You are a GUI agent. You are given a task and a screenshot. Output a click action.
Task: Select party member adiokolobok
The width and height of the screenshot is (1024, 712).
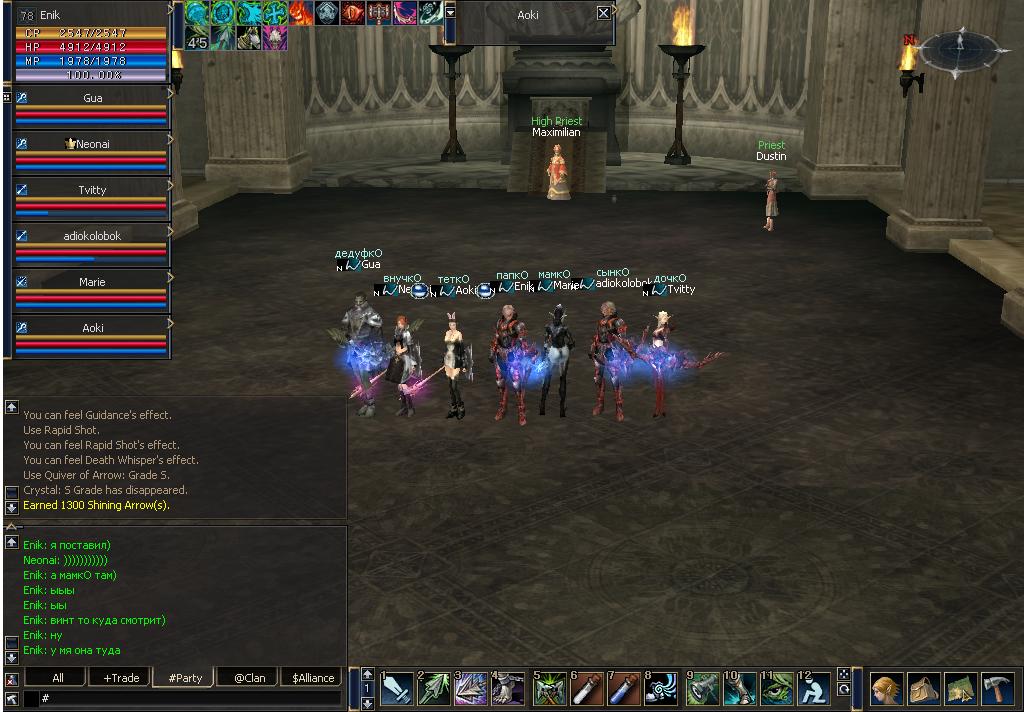(x=92, y=236)
